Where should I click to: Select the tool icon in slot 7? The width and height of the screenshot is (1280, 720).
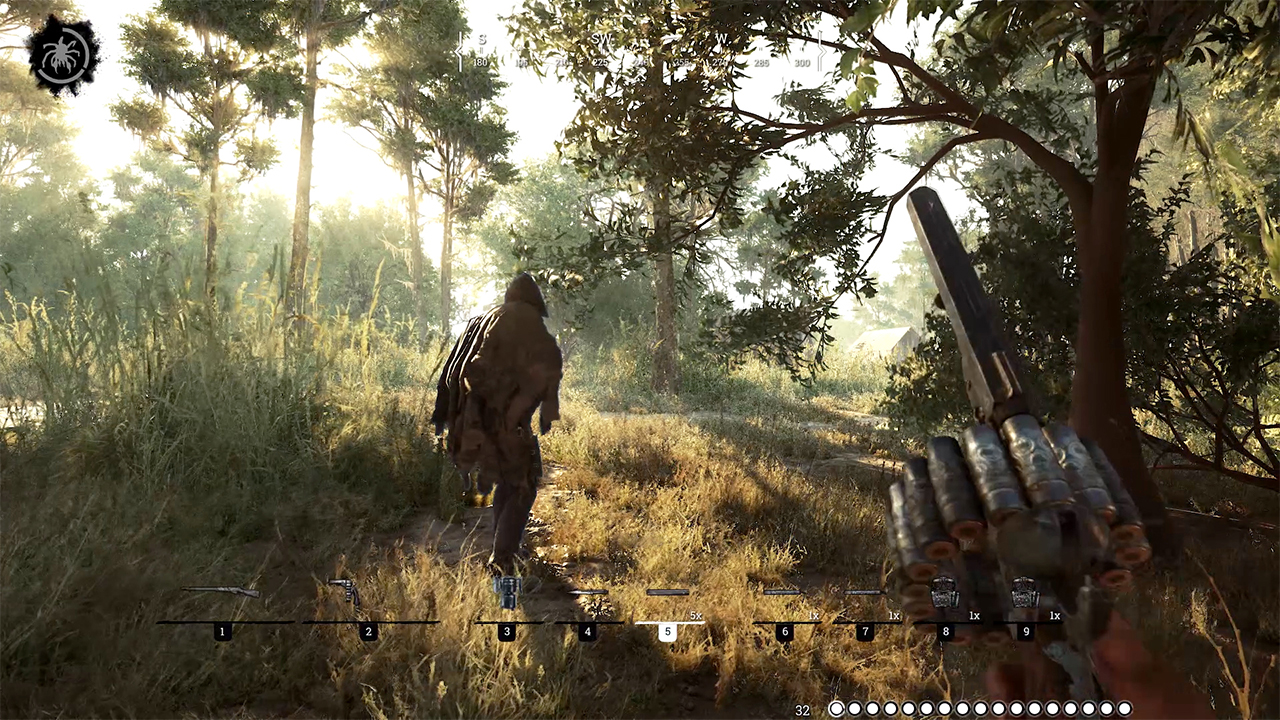tap(866, 594)
